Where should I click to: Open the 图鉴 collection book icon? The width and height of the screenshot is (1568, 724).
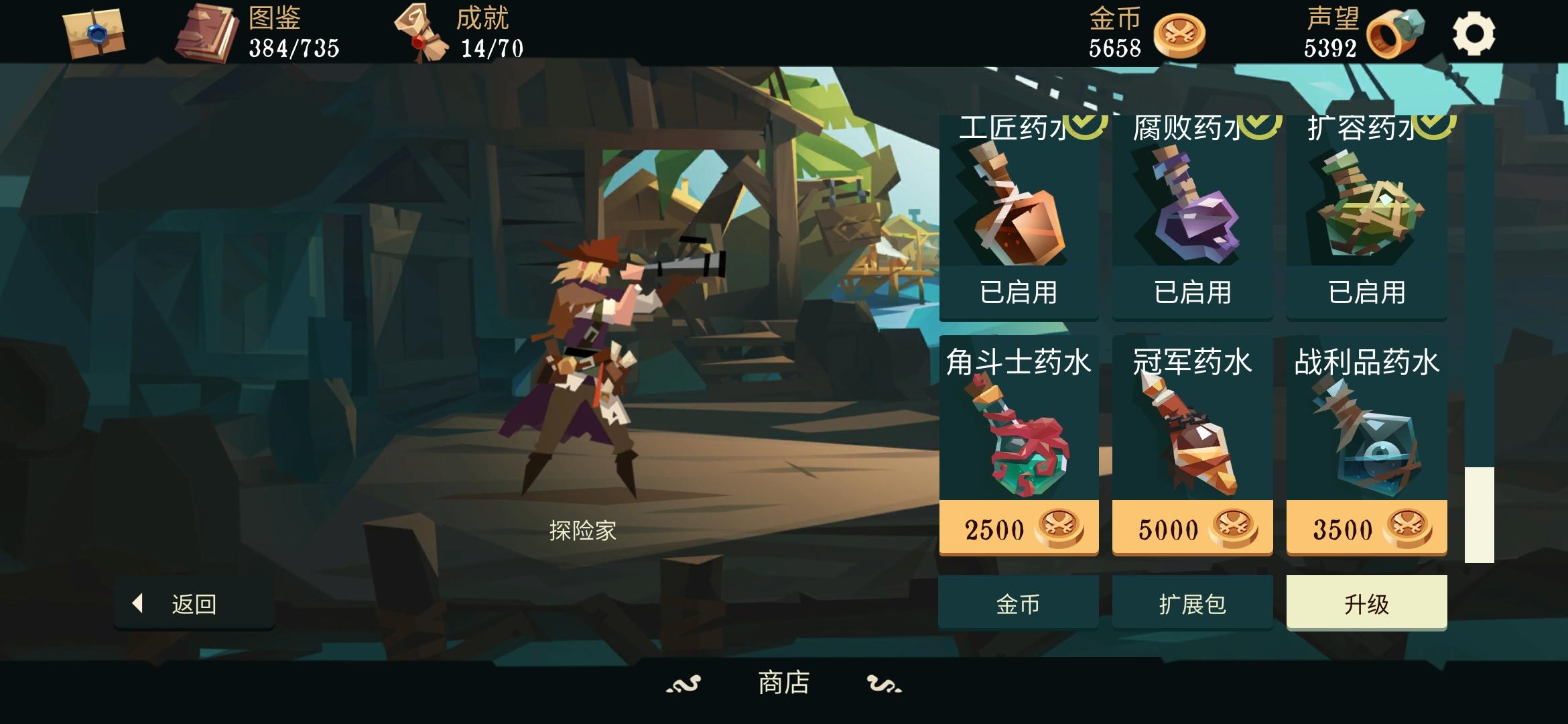209,32
